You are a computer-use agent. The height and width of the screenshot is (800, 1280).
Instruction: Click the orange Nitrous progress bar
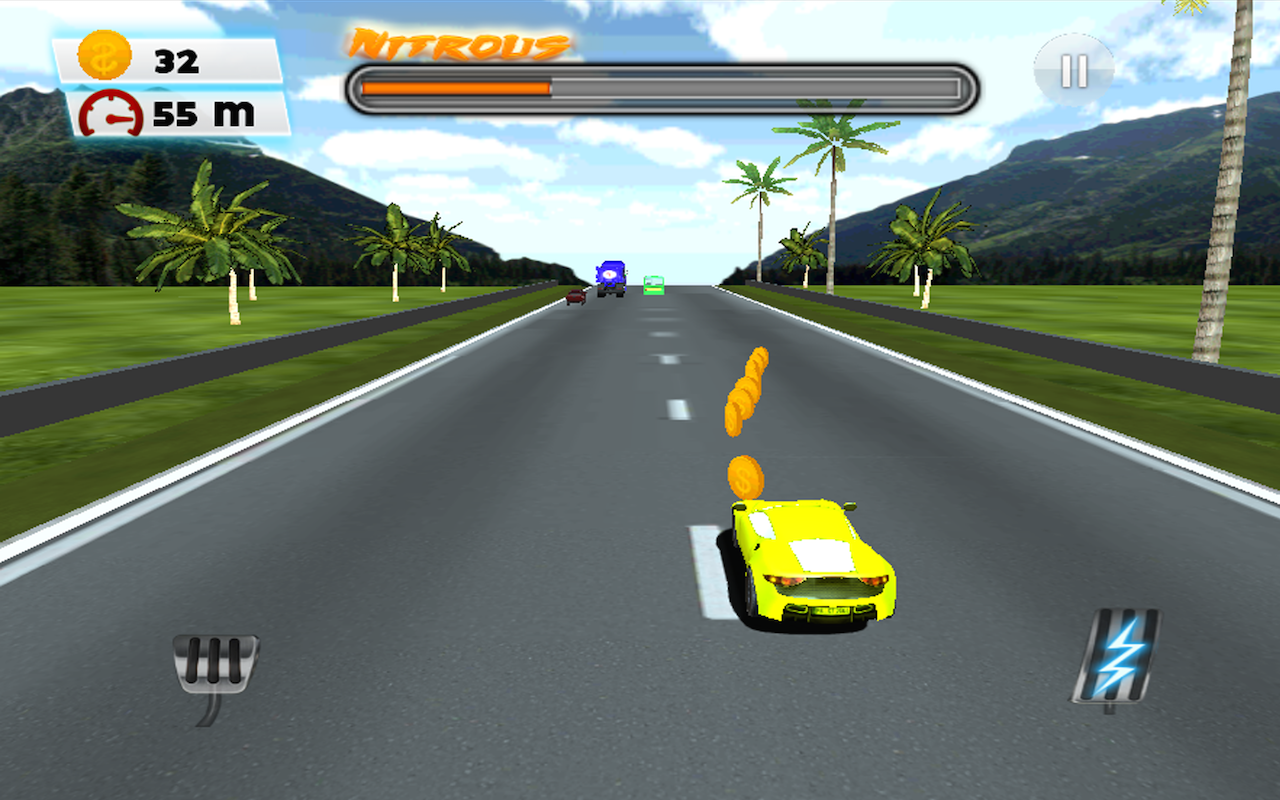[455, 87]
